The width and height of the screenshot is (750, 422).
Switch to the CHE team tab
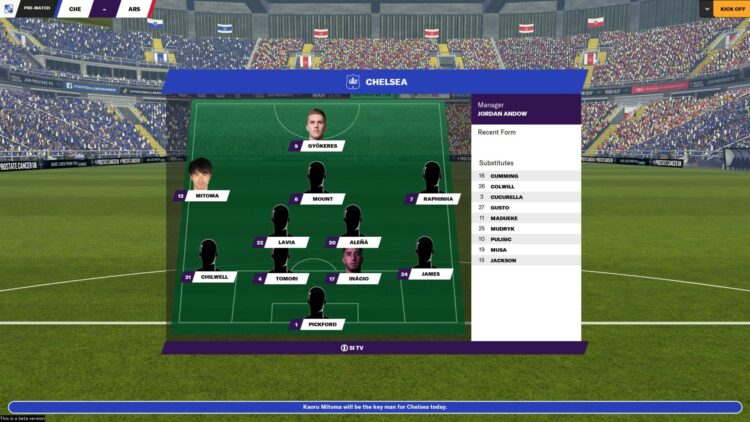pos(76,9)
